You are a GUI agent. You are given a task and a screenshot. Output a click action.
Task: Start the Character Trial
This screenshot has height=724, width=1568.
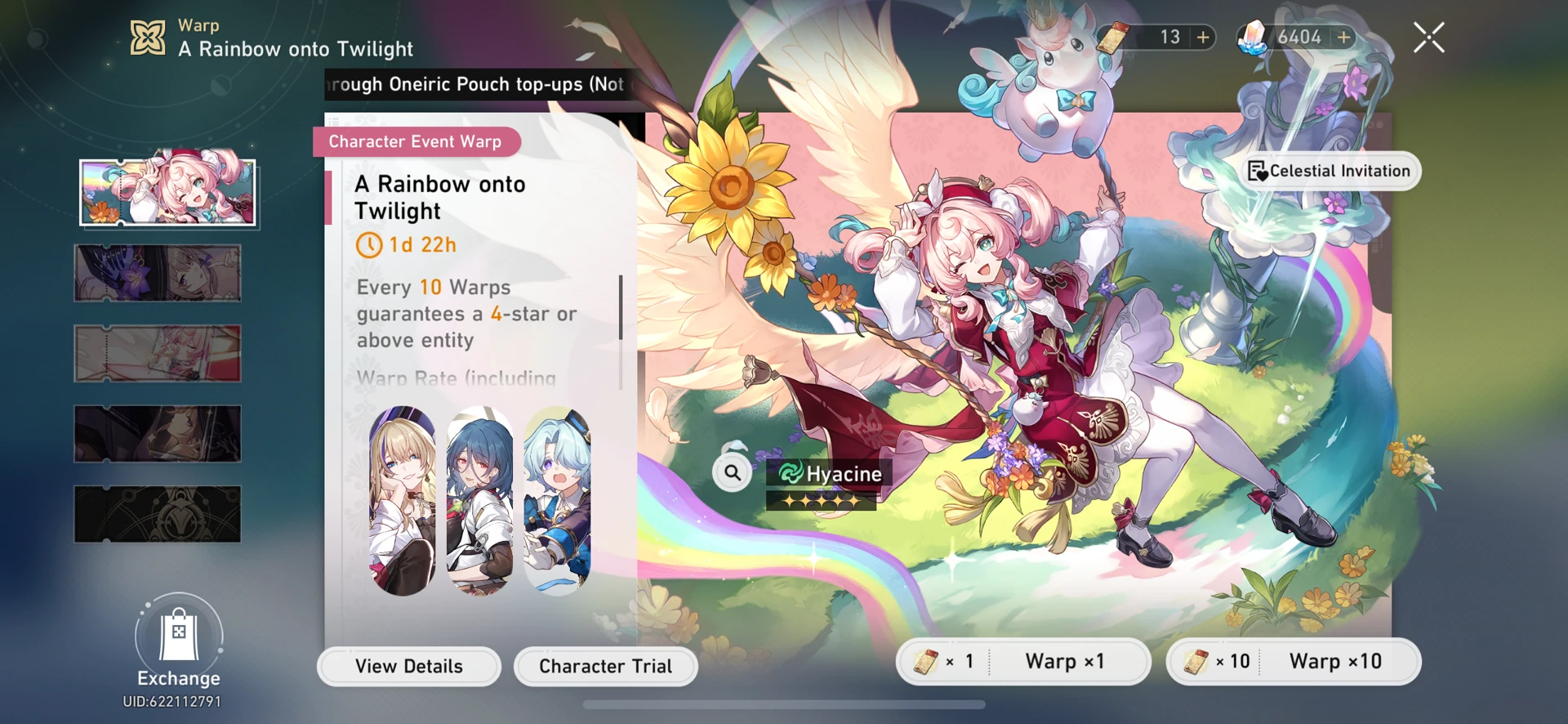[x=605, y=666]
